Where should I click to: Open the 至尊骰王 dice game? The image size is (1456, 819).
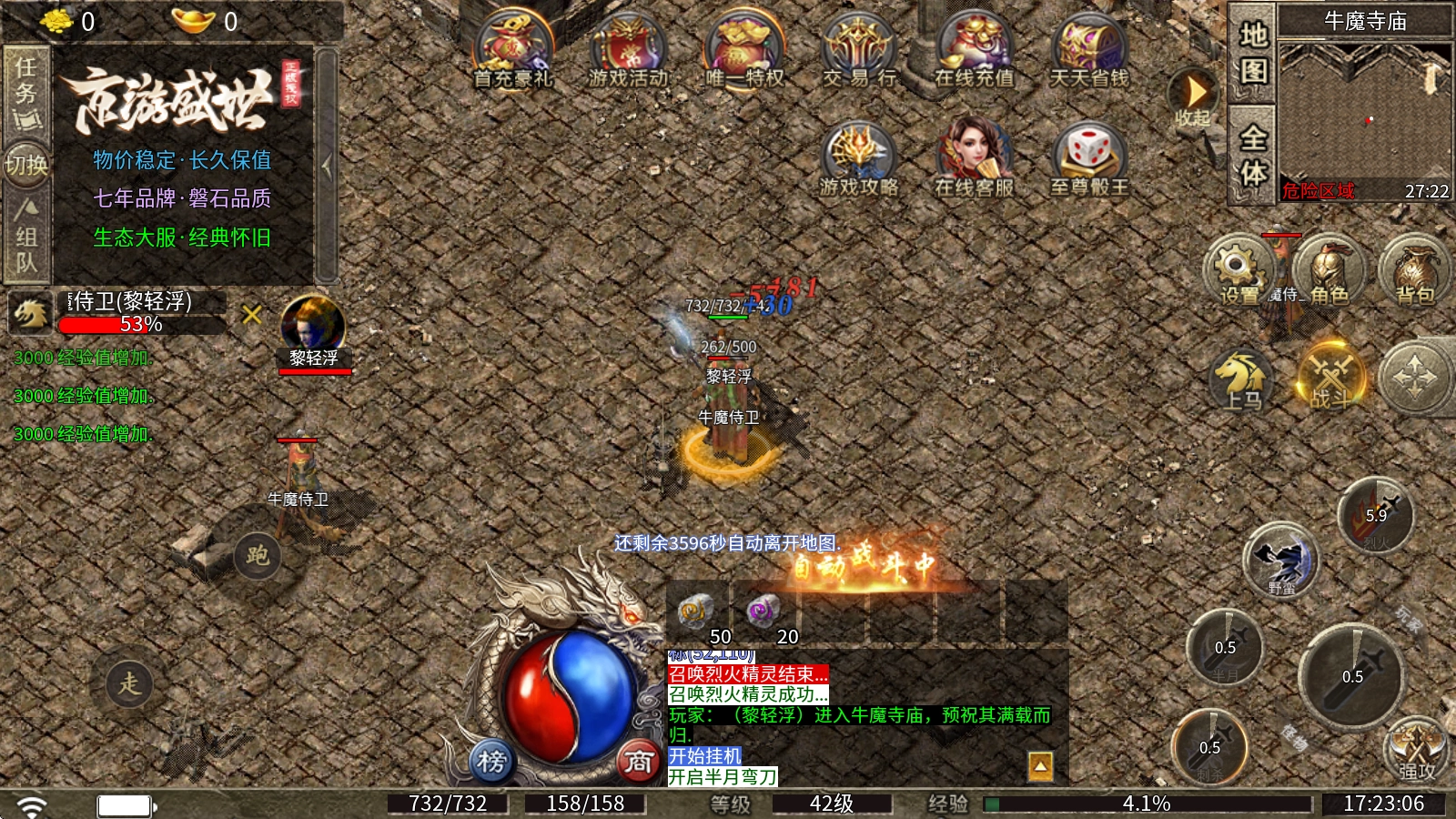click(1089, 159)
